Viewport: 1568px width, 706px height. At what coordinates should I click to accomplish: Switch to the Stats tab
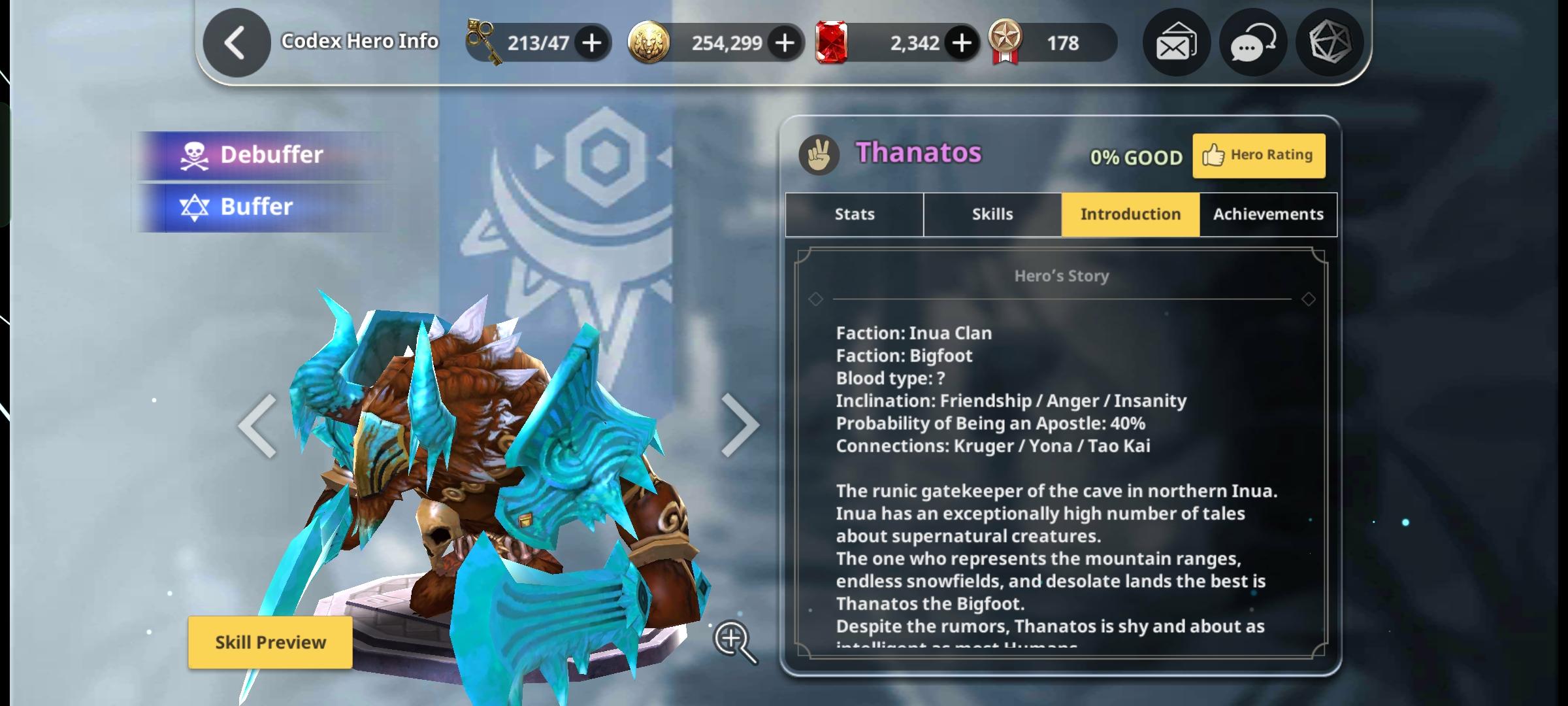853,214
